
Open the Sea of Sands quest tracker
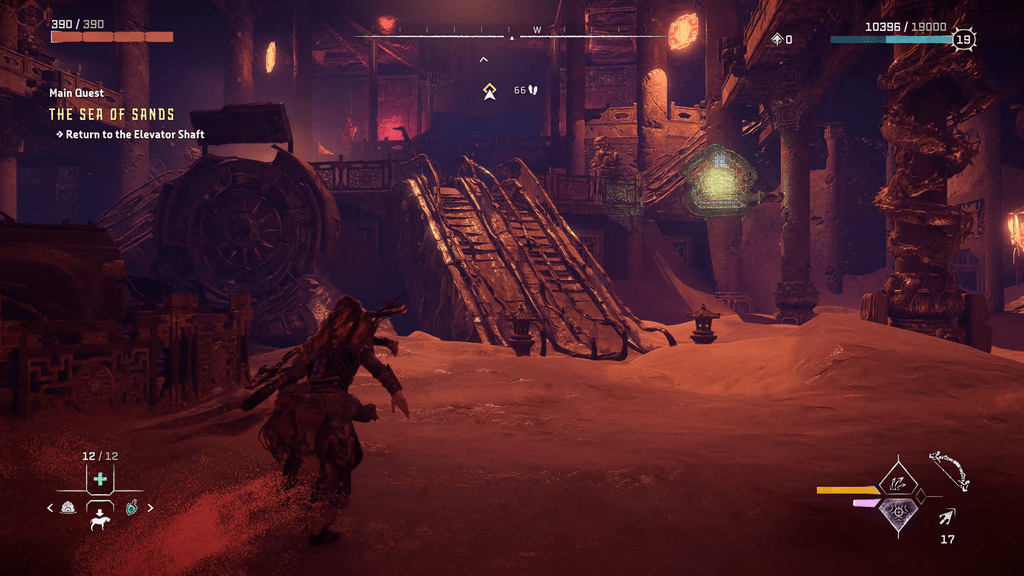click(x=112, y=114)
